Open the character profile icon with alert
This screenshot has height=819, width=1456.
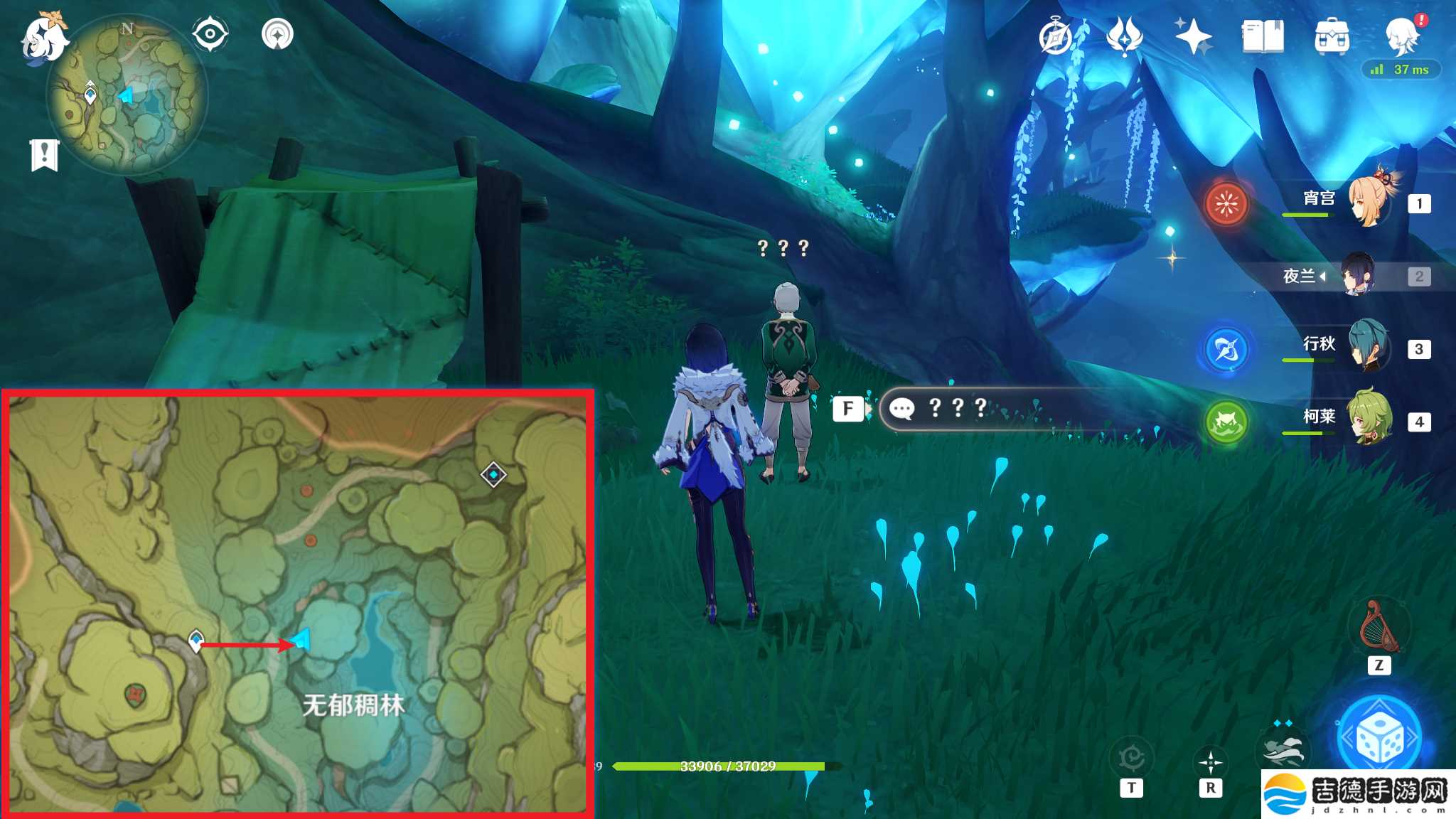tap(1403, 36)
